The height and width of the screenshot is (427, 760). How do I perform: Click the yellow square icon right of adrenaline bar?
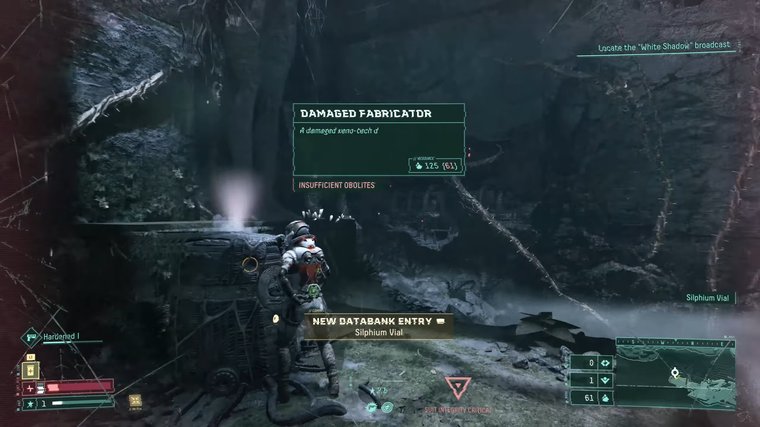coord(136,400)
